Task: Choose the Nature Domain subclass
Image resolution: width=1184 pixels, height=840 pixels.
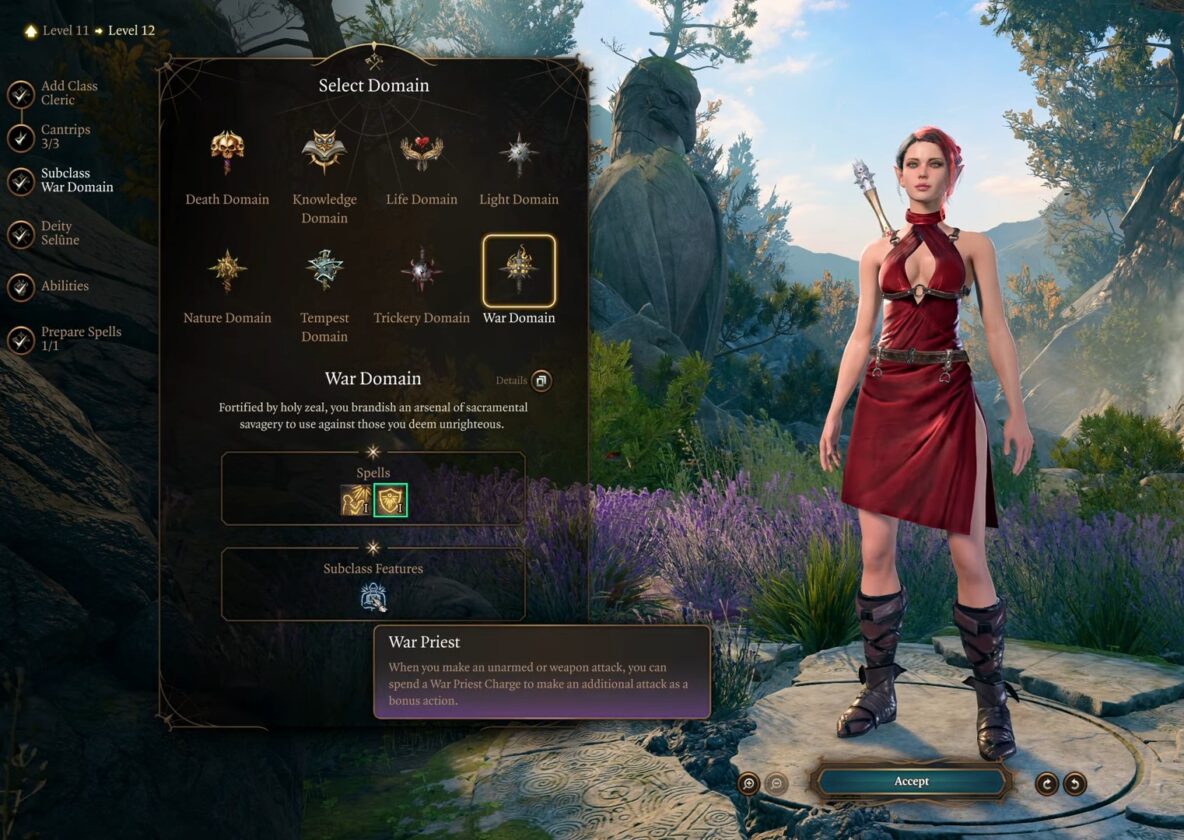Action: click(x=227, y=272)
